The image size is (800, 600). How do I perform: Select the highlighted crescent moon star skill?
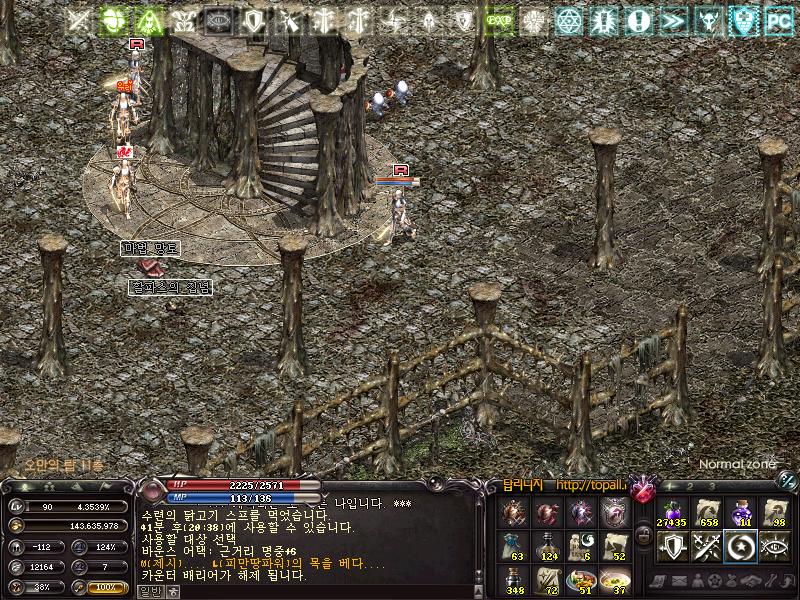point(741,546)
